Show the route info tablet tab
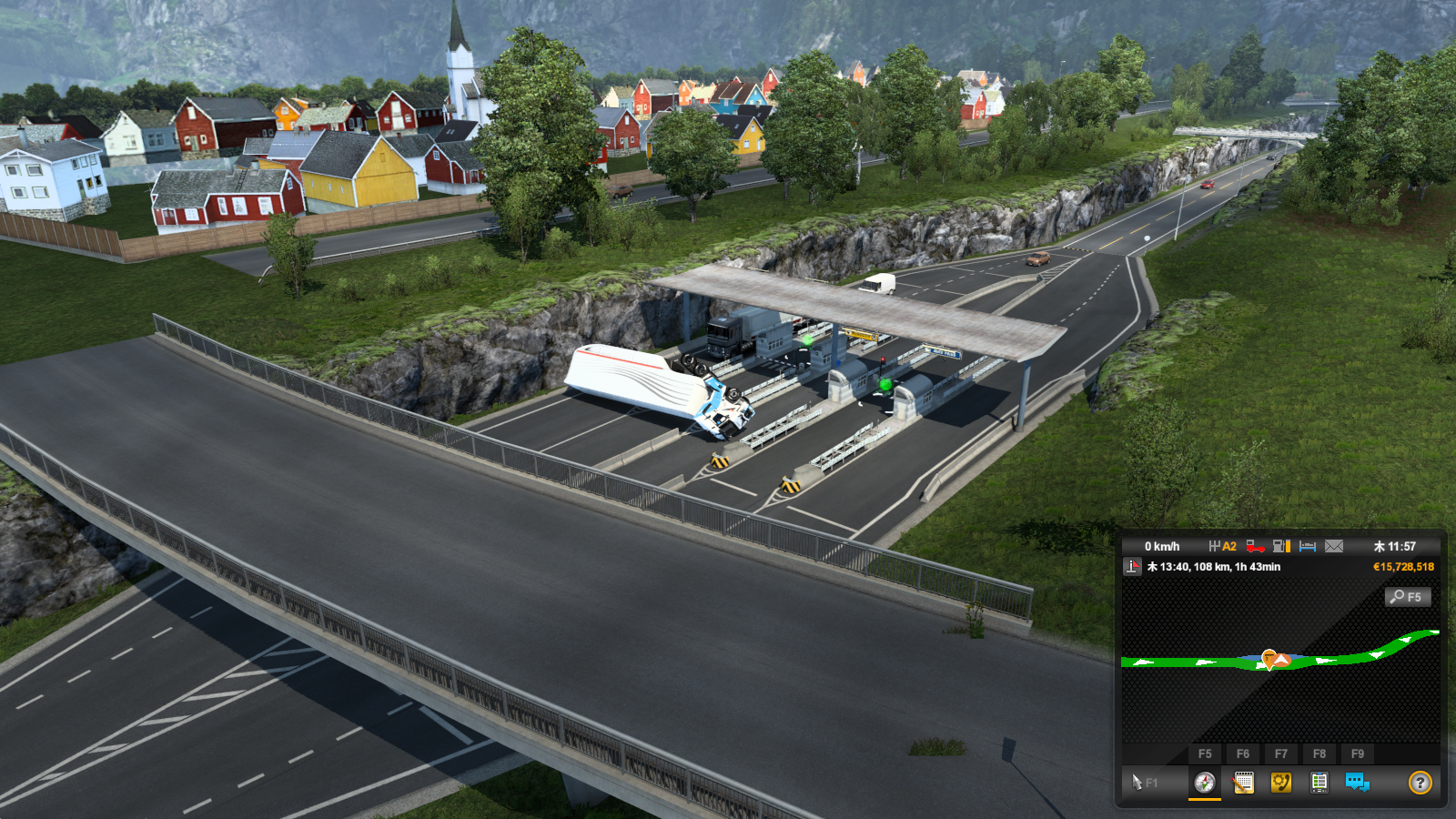Image resolution: width=1456 pixels, height=819 pixels. pyautogui.click(x=1319, y=783)
